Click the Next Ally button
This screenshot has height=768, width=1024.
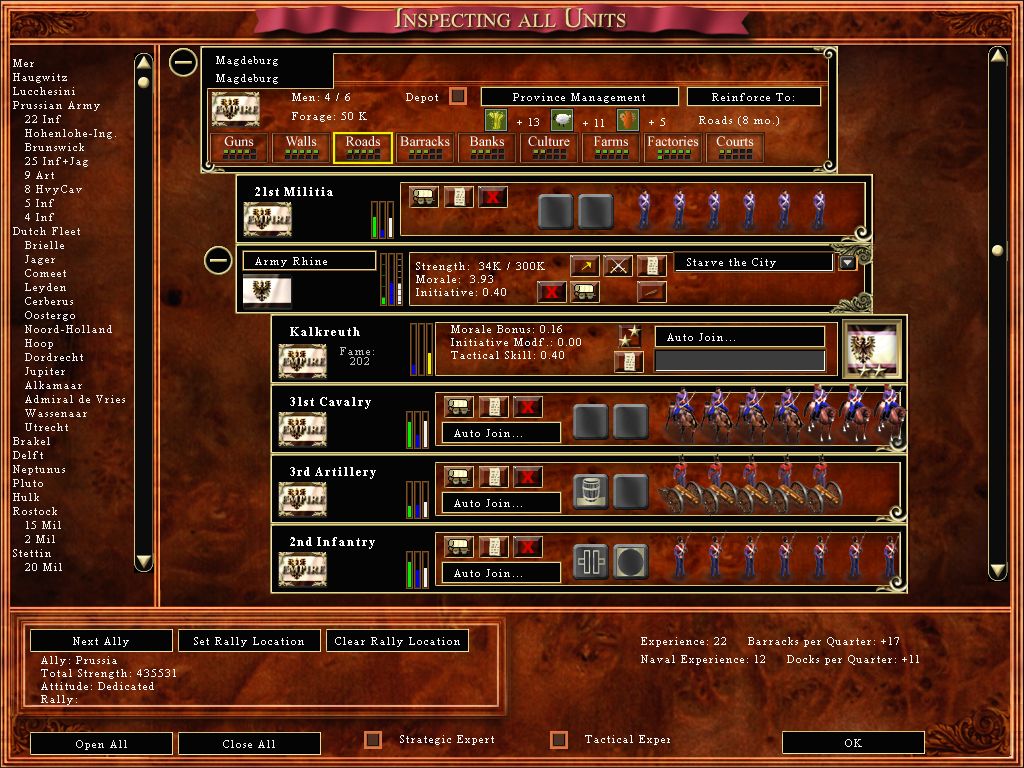click(100, 641)
